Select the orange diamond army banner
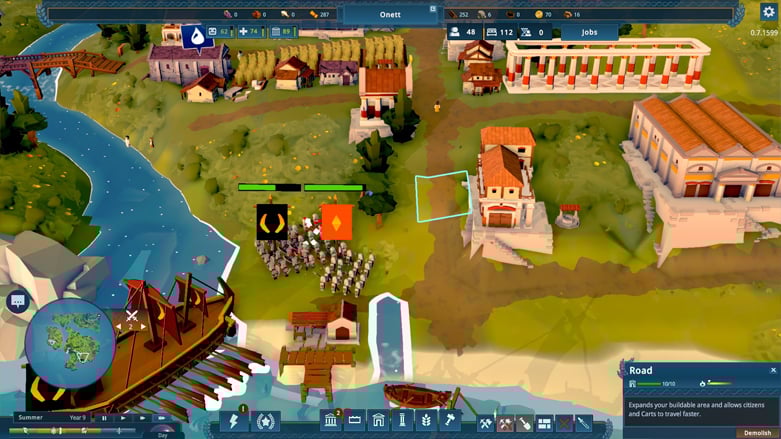781x439 pixels. point(334,220)
